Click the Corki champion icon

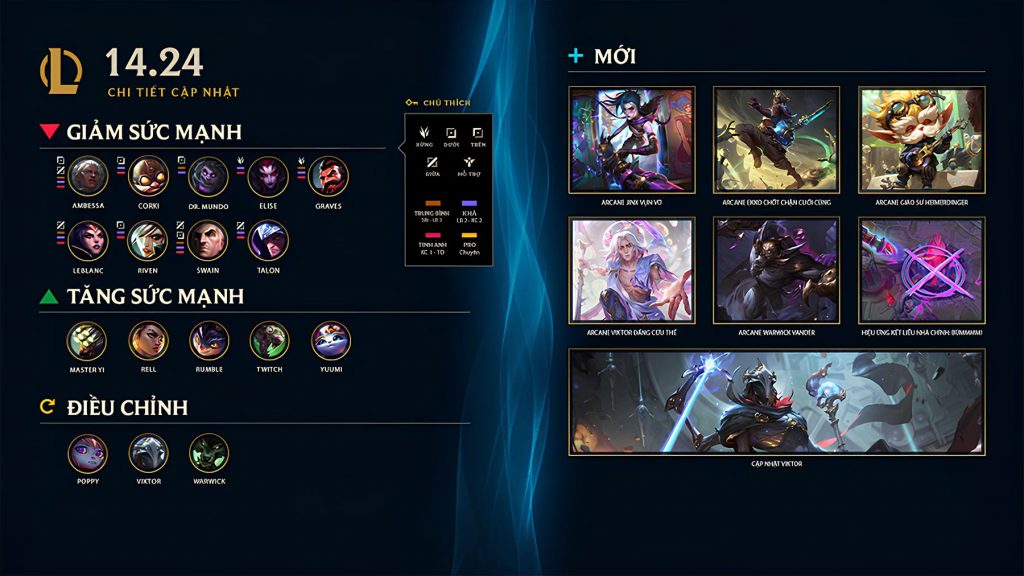(x=148, y=177)
